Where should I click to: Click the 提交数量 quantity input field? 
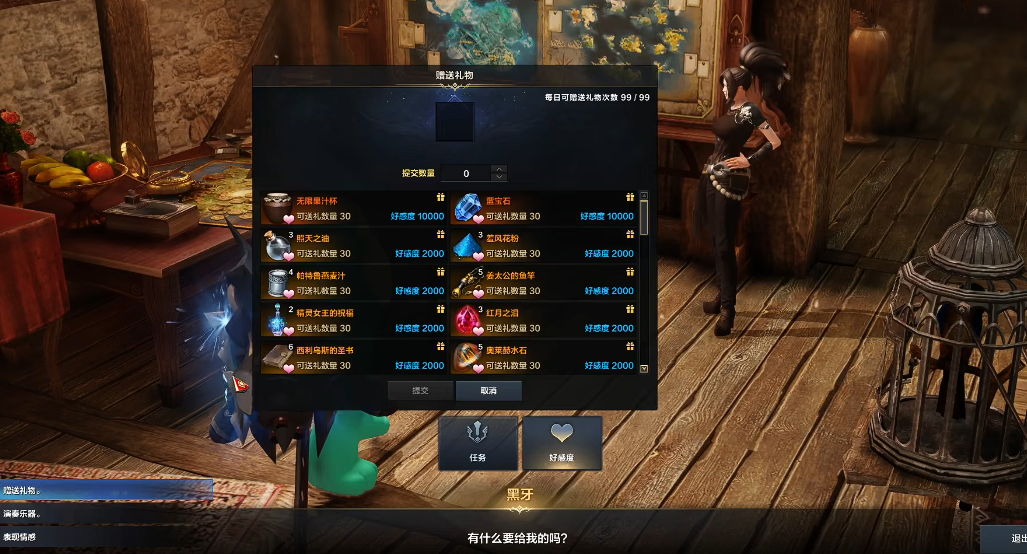point(466,174)
